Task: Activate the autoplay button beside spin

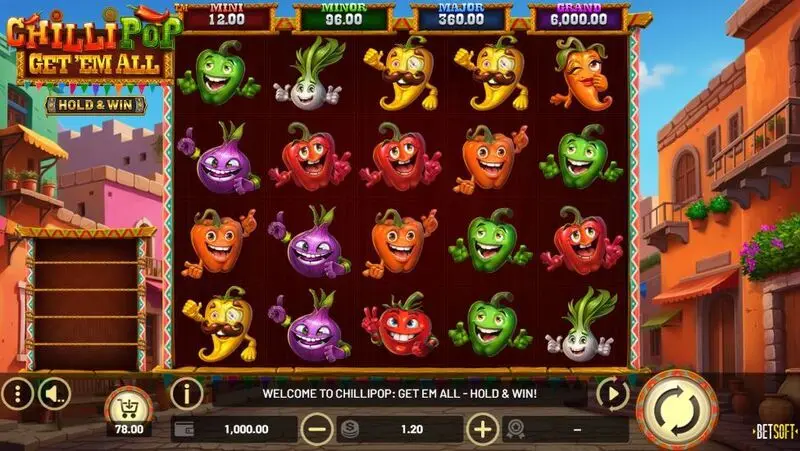Action: tap(611, 394)
